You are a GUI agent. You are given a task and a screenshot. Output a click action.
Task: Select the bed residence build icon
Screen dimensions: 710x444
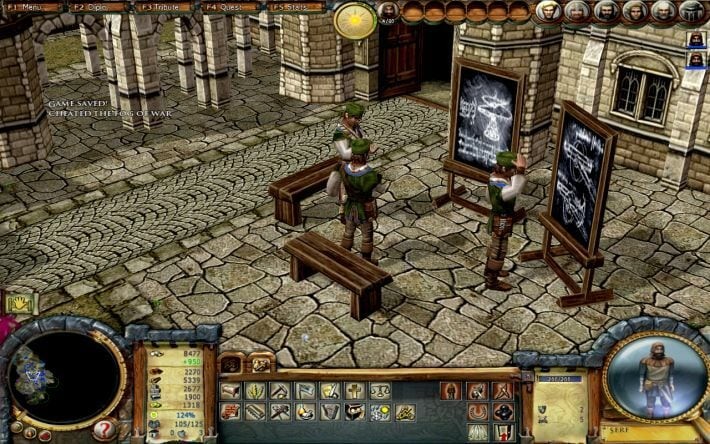231,391
